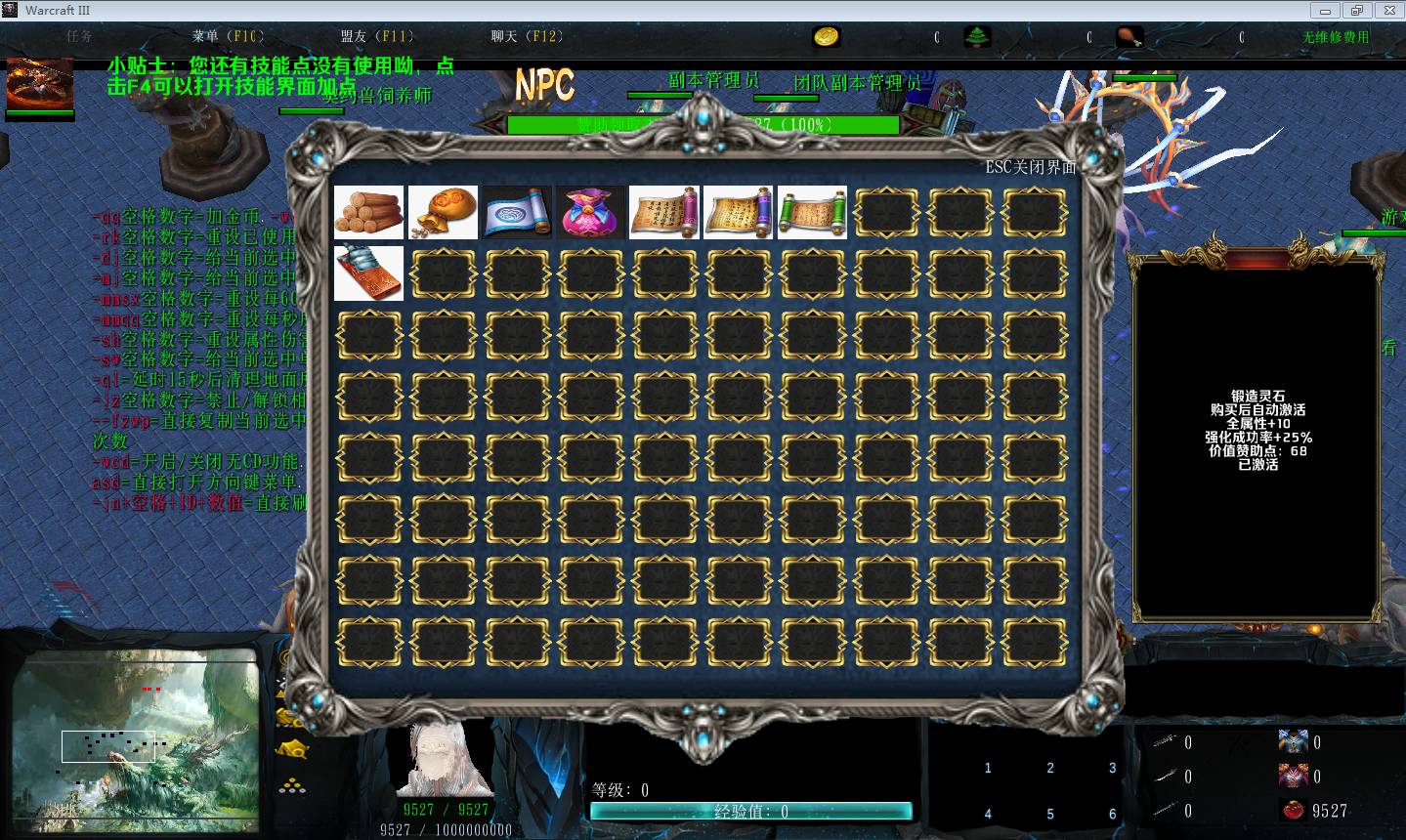
Task: Click the blue armor icon in resource panel
Action: point(1293,741)
